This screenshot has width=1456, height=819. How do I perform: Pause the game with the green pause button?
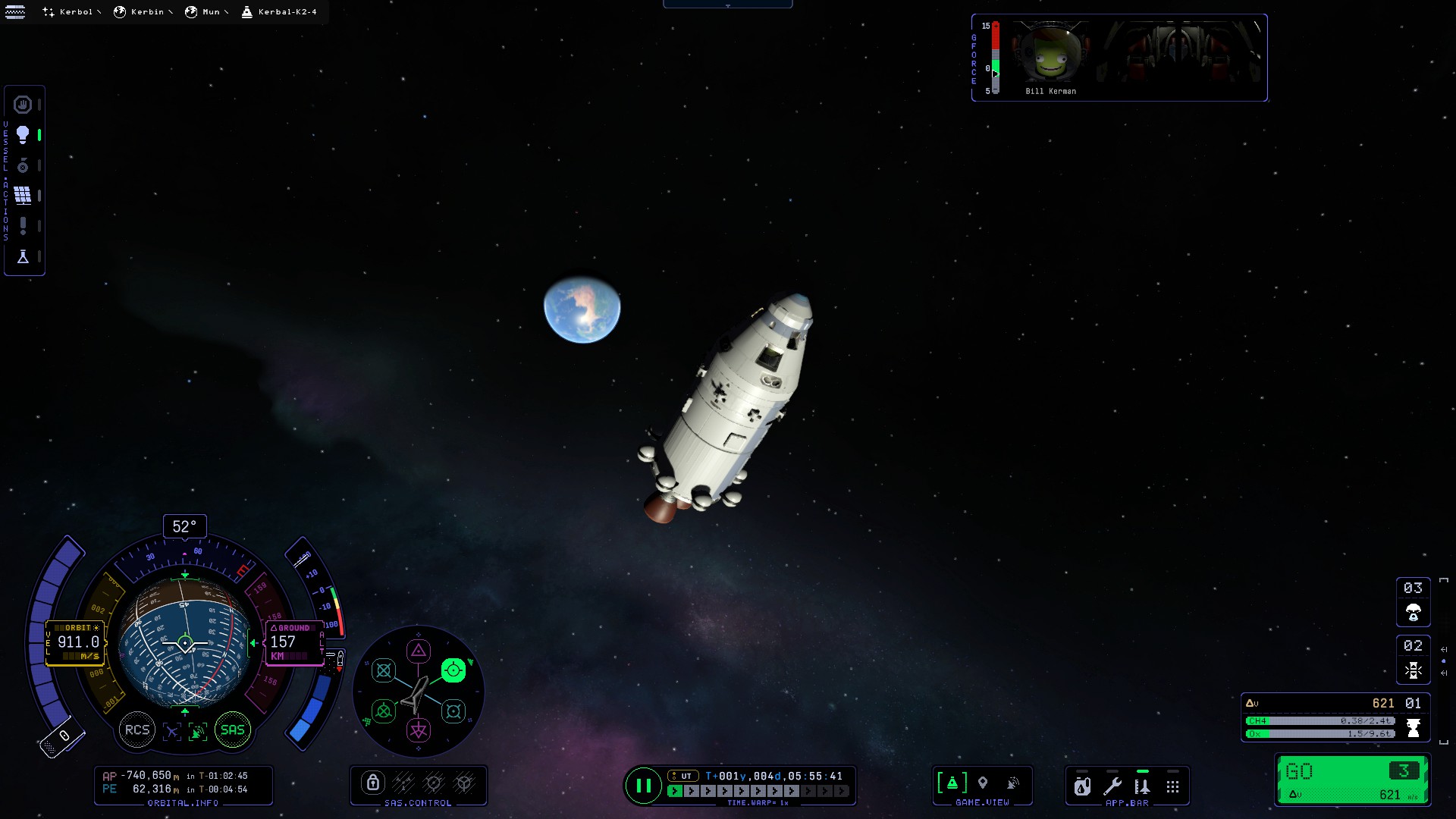[643, 786]
